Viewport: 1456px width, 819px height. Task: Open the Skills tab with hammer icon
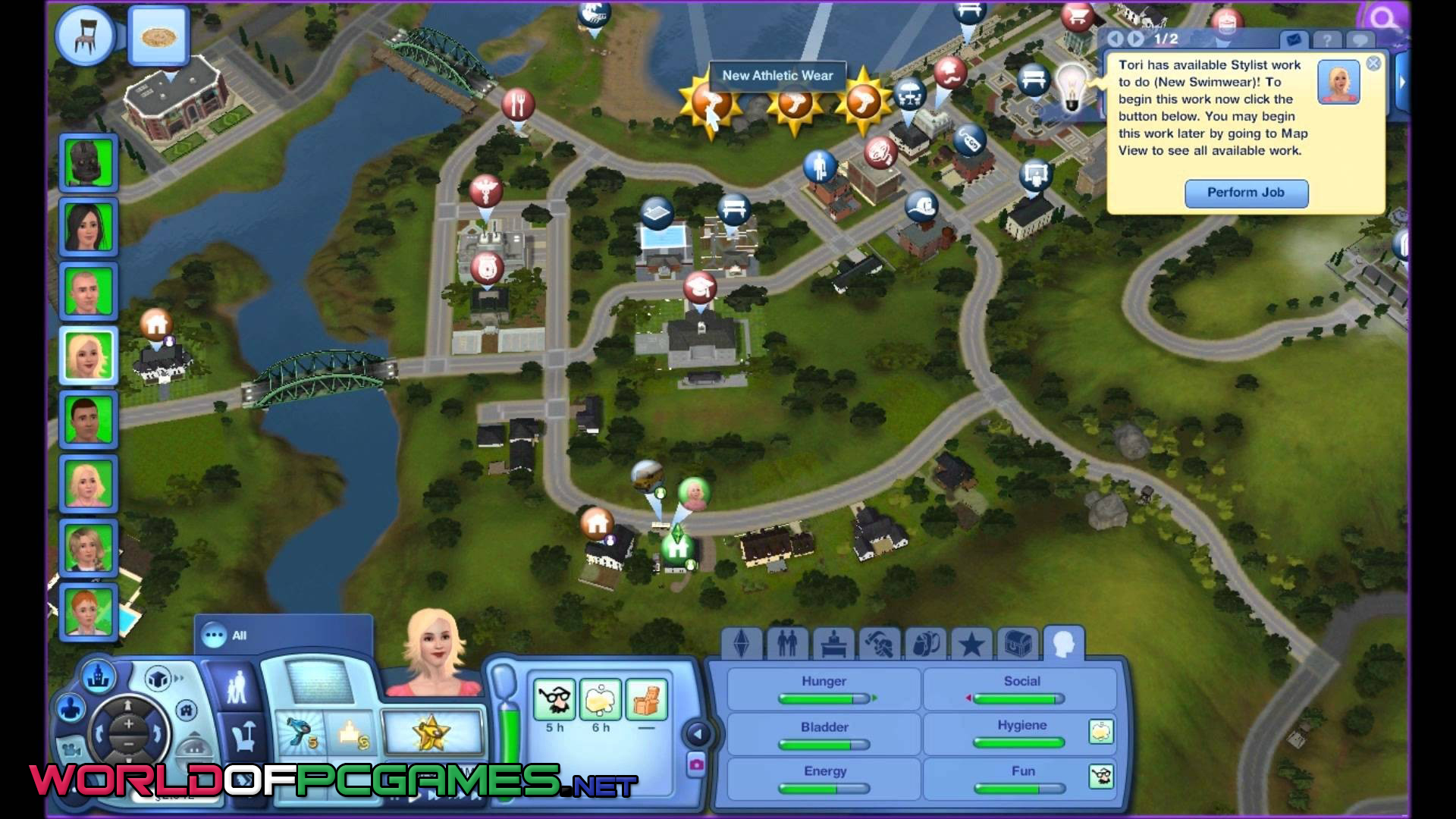[880, 645]
